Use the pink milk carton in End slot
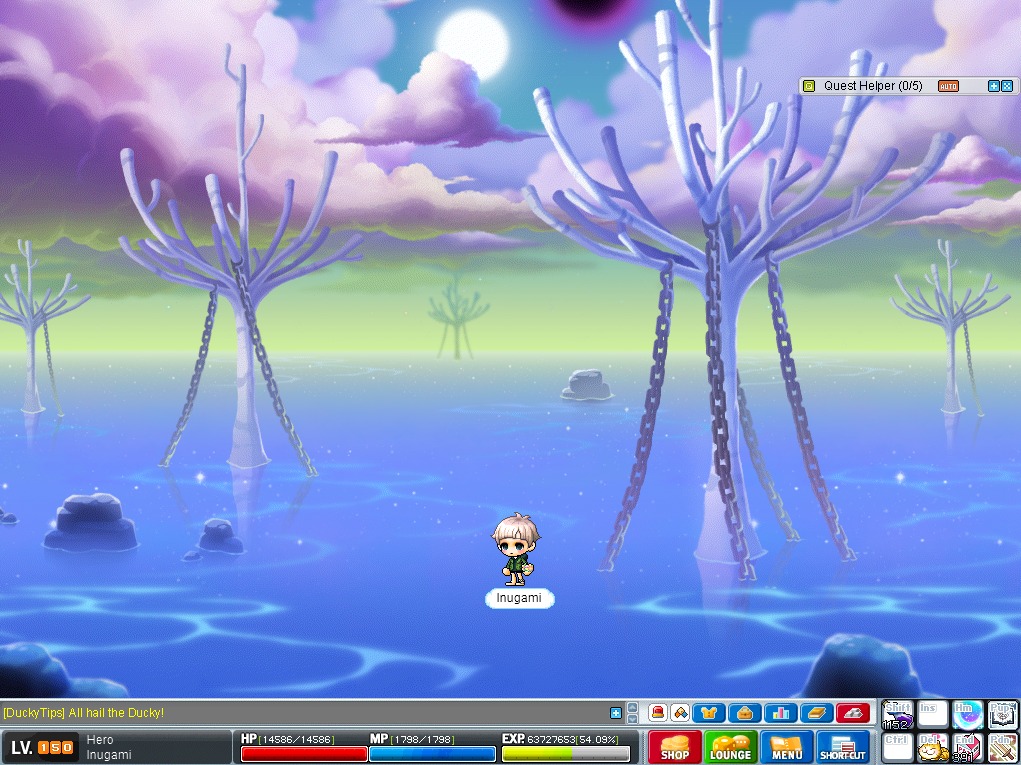Viewport: 1021px width, 765px height. coord(966,748)
